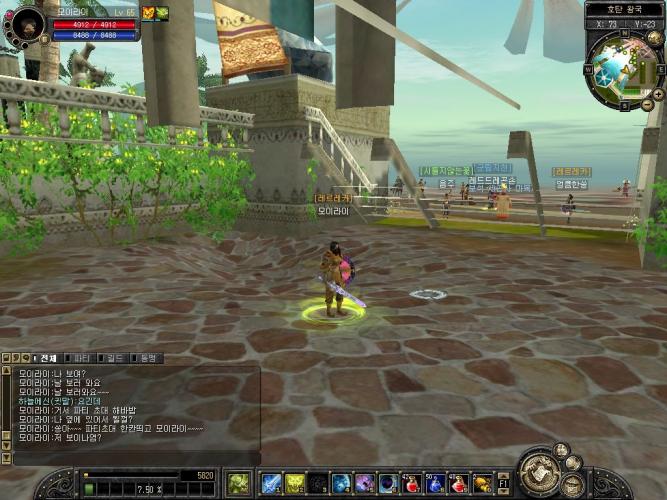Select the 길드 chat tab
The image size is (667, 500).
pyautogui.click(x=116, y=358)
